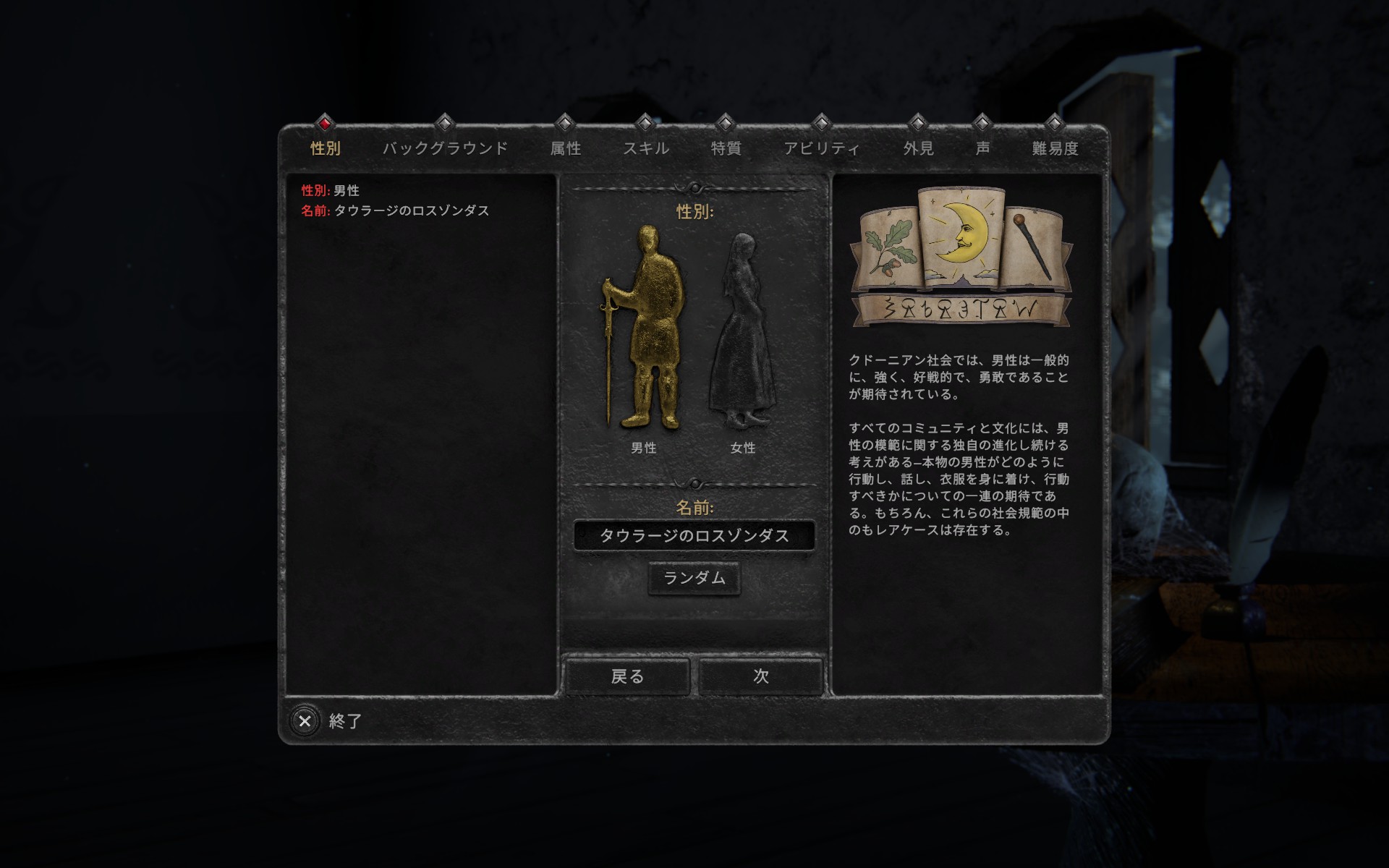Switch to the 性別 tab
1389x868 pixels.
pos(325,148)
